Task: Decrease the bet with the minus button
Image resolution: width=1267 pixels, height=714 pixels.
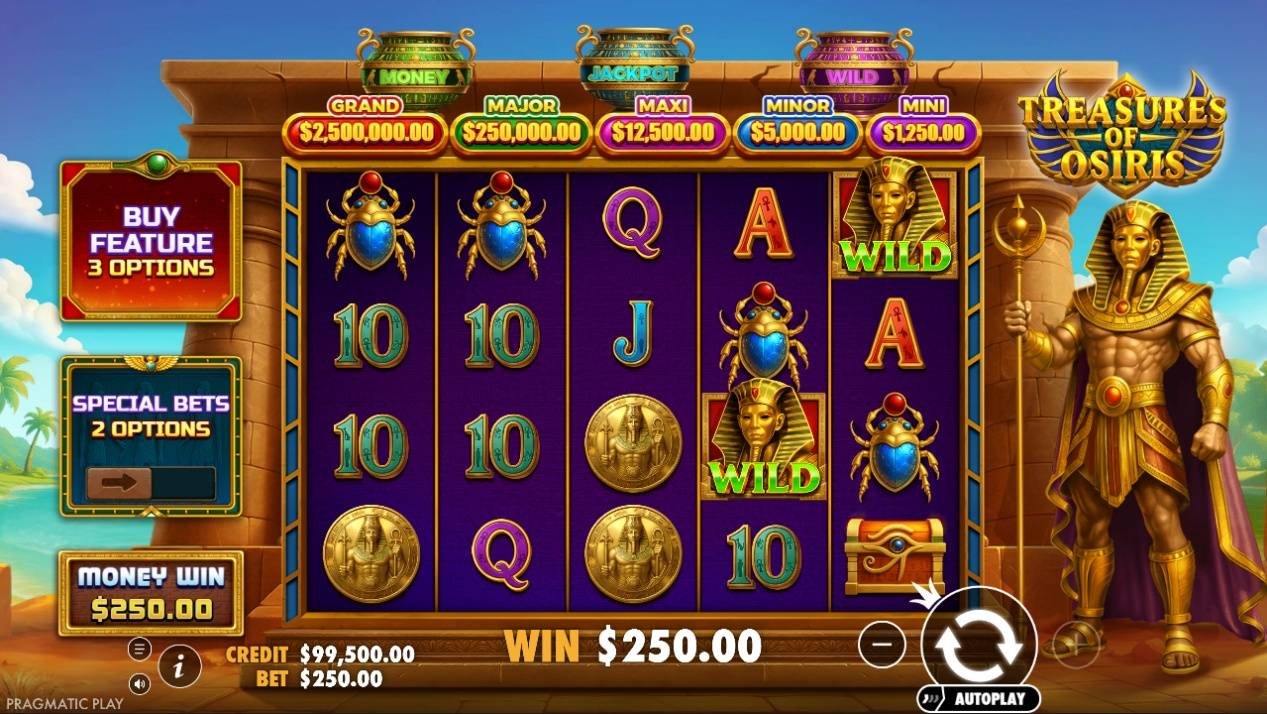Action: point(881,645)
